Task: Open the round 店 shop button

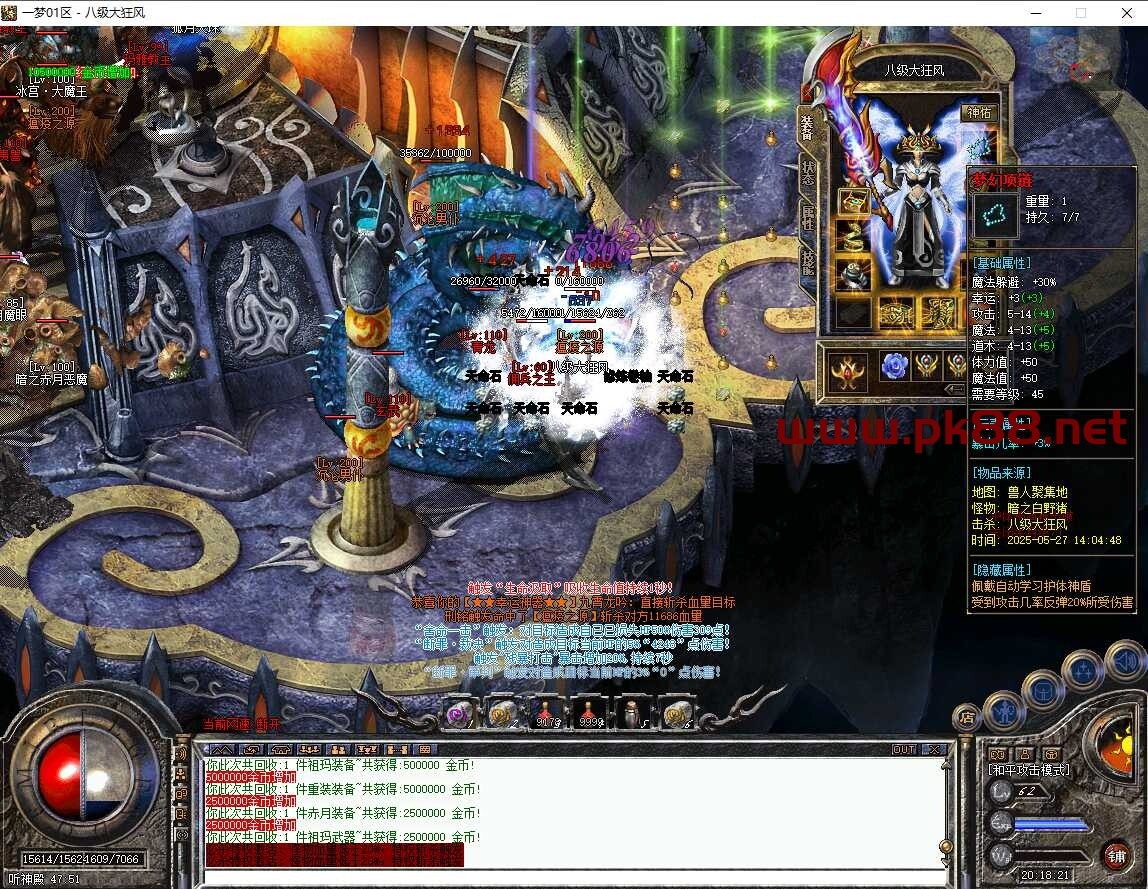Action: click(x=966, y=717)
